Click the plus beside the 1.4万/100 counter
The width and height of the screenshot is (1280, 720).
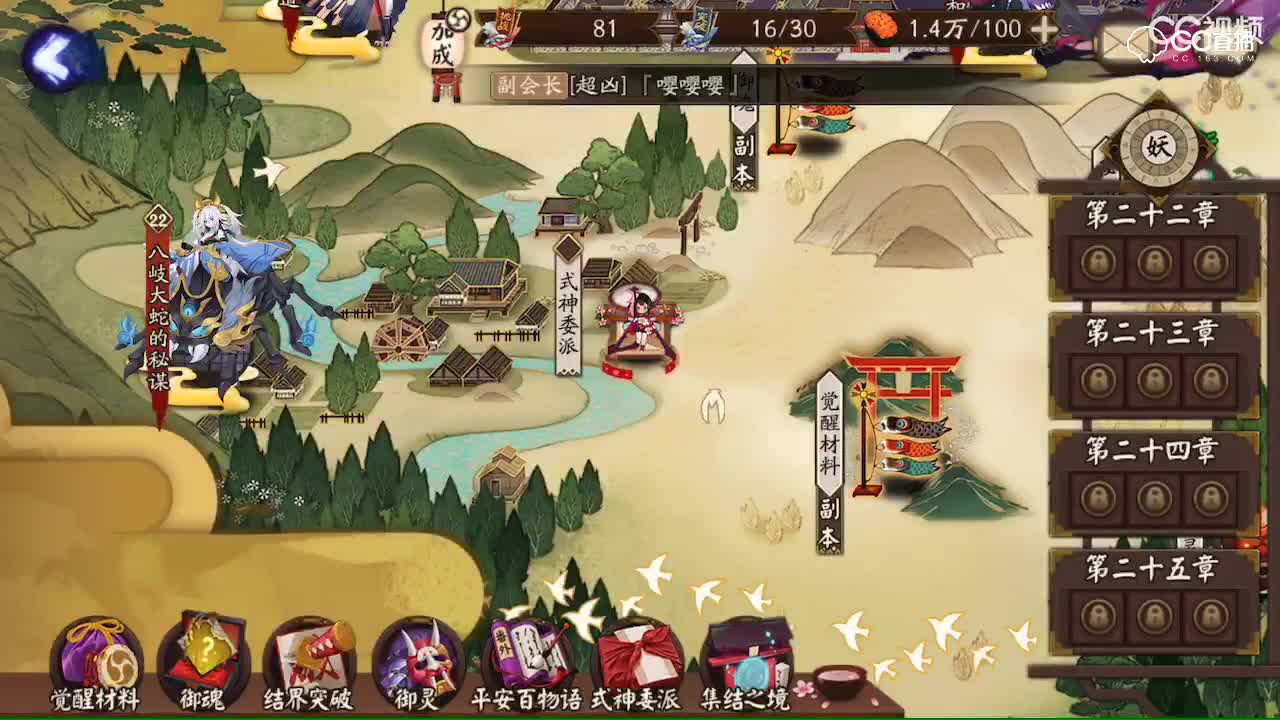pyautogui.click(x=1043, y=28)
